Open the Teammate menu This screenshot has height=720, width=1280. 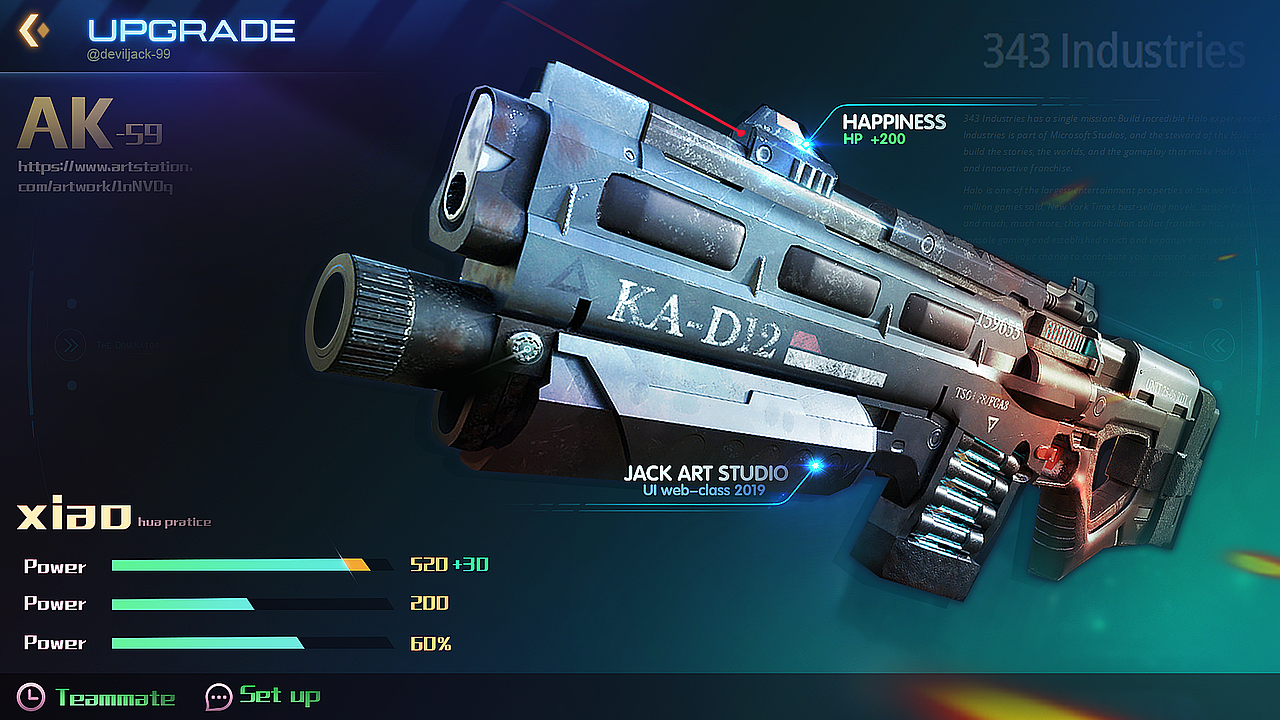coord(115,697)
